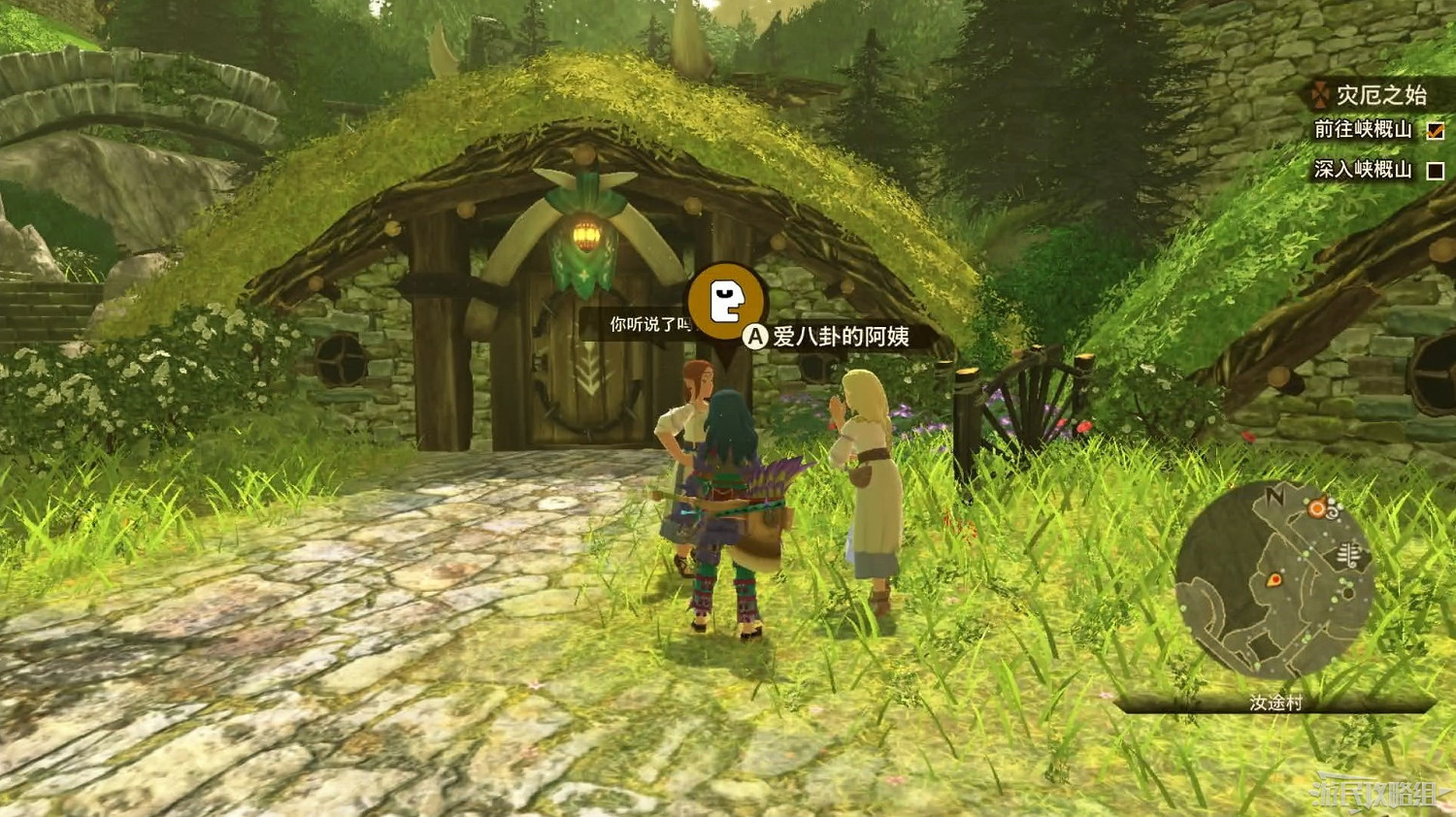
Task: Click the player position pin on the minimap
Action: coord(1274,579)
